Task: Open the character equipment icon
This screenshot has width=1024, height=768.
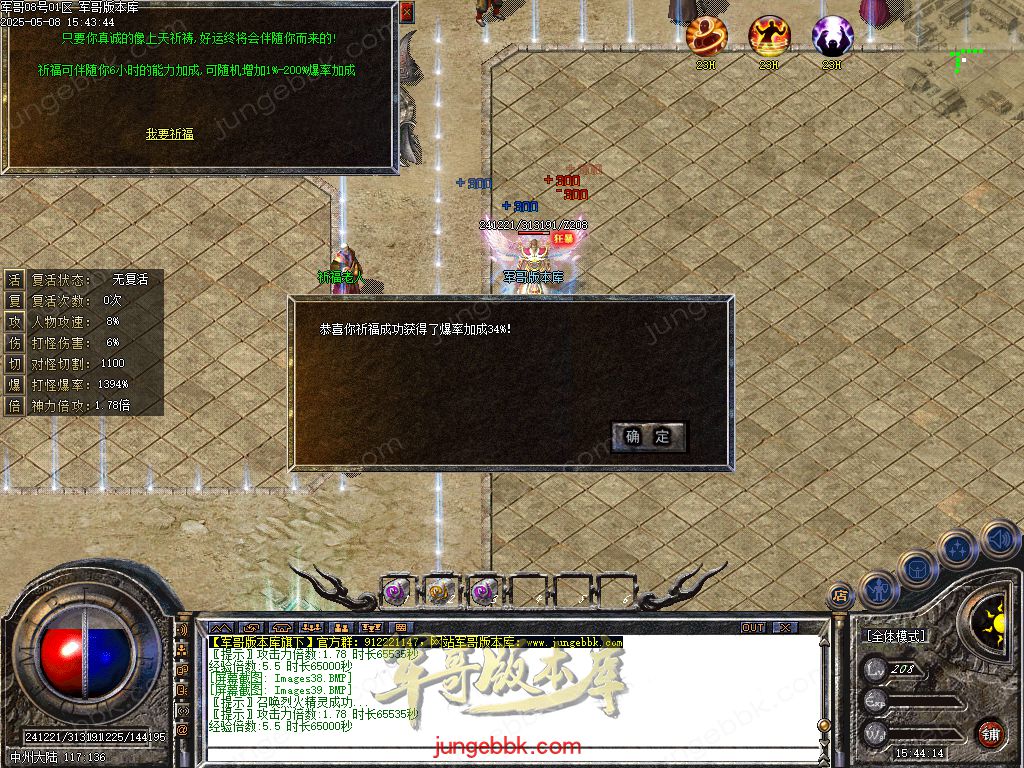Action: [x=878, y=589]
